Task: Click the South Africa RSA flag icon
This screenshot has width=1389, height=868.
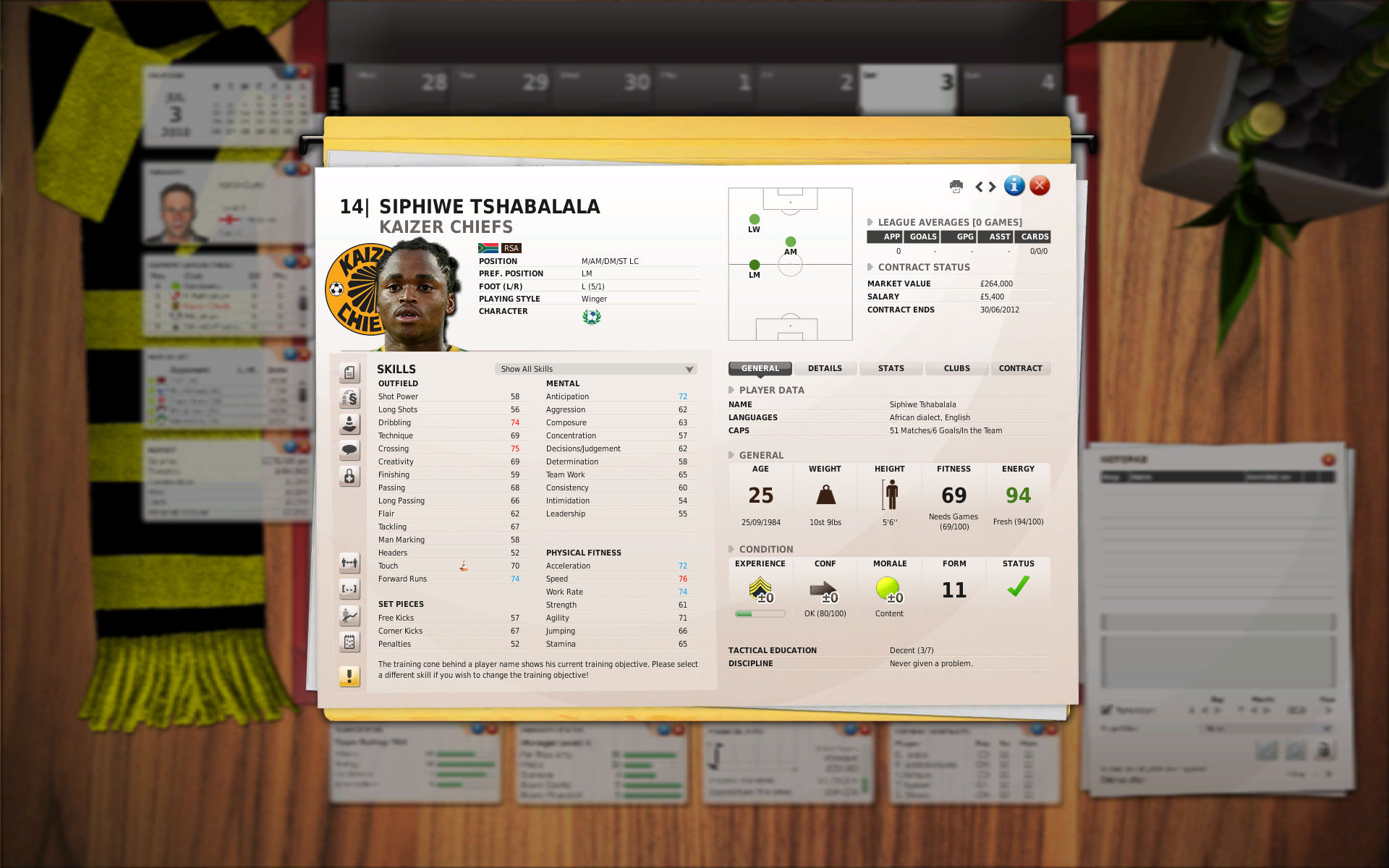Action: 488,248
